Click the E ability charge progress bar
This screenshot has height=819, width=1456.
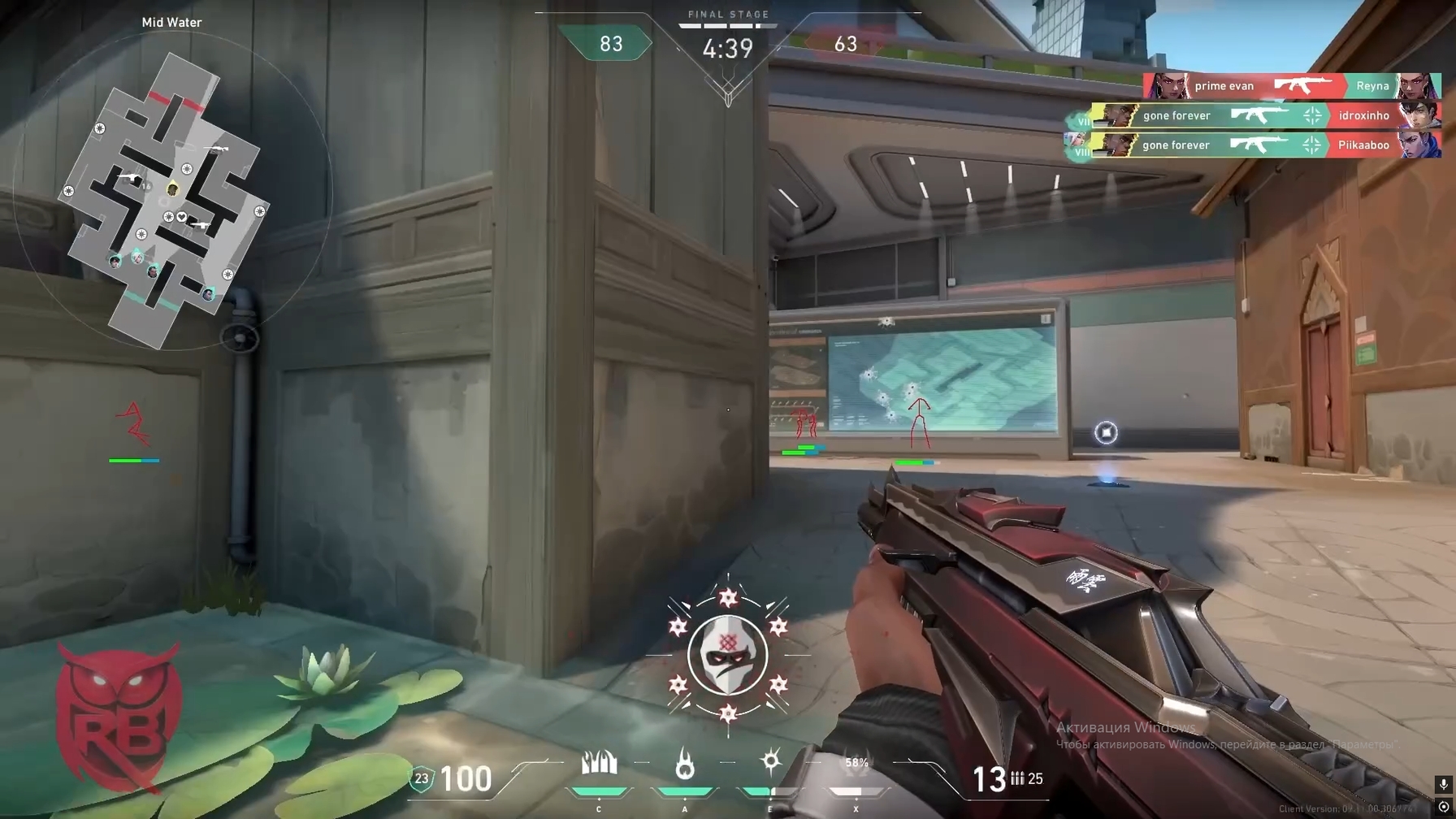point(769,789)
